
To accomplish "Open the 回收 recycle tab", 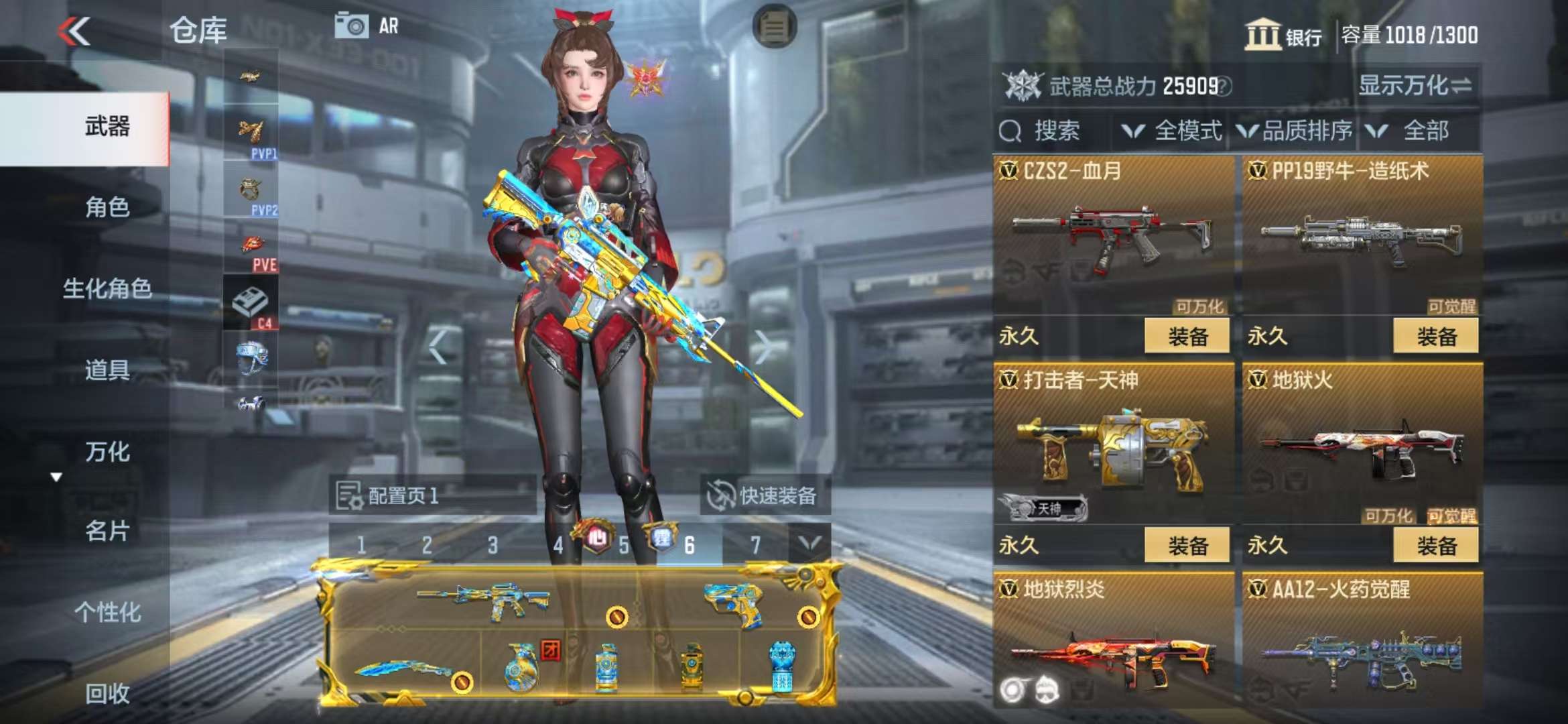I will click(107, 693).
